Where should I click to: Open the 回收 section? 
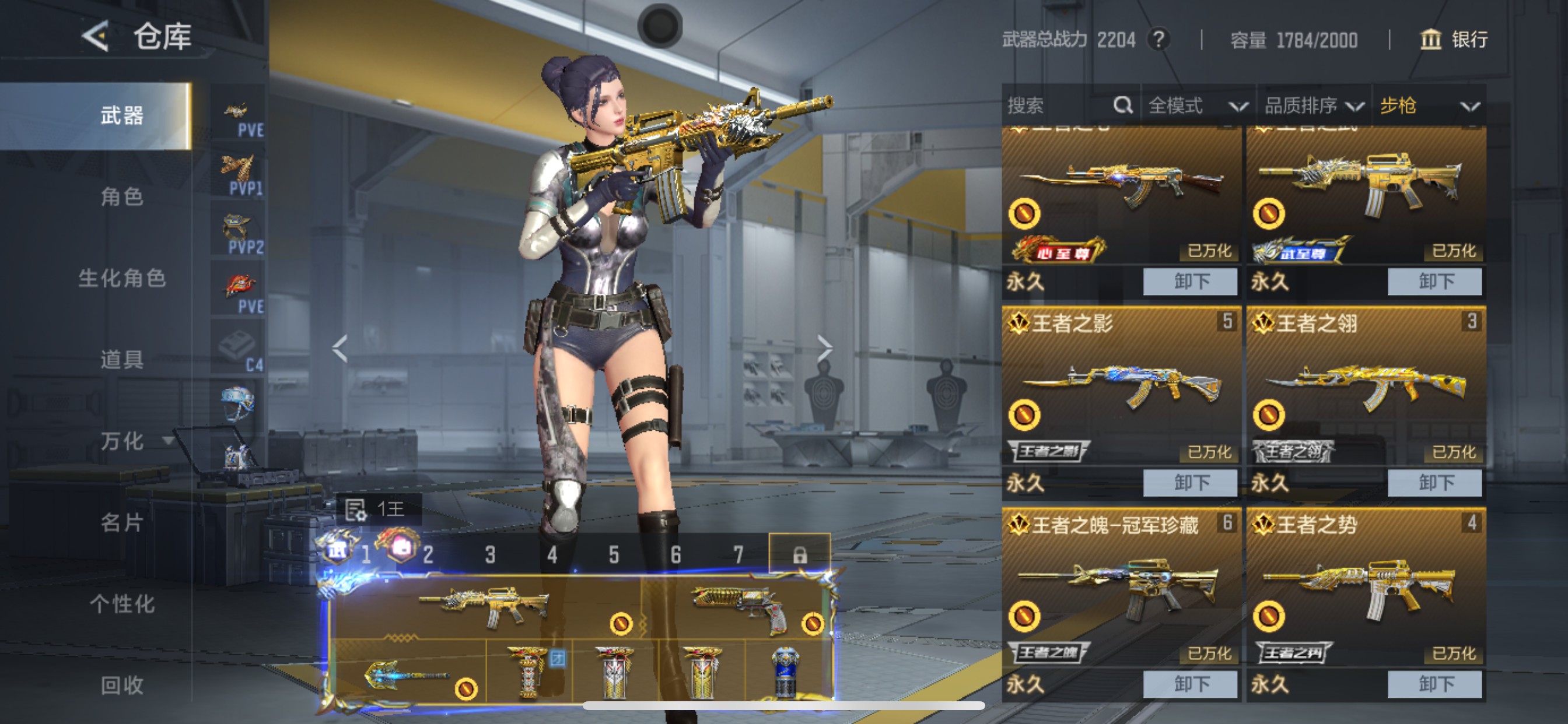(x=122, y=685)
